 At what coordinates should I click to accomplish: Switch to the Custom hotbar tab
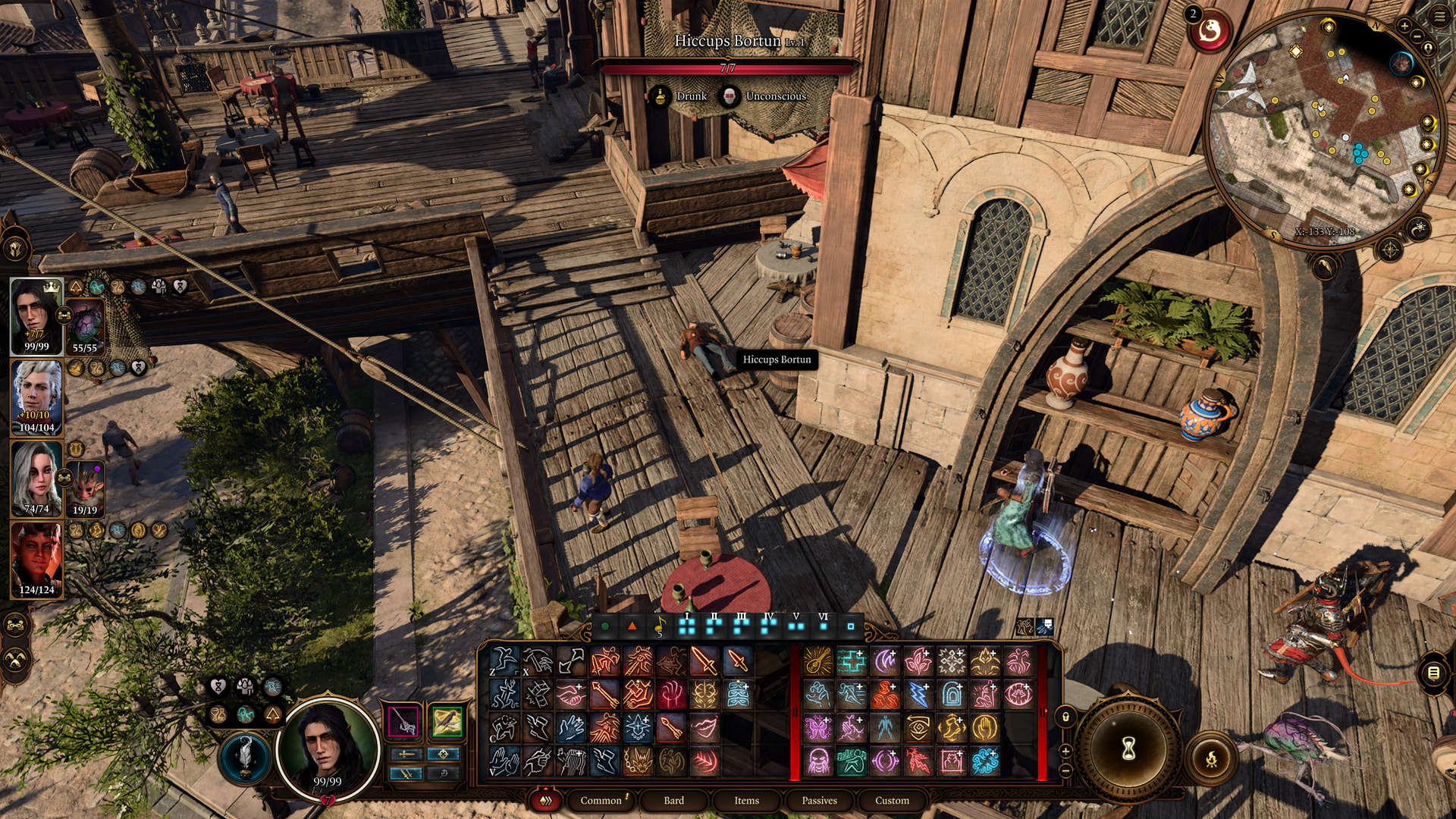pos(892,800)
